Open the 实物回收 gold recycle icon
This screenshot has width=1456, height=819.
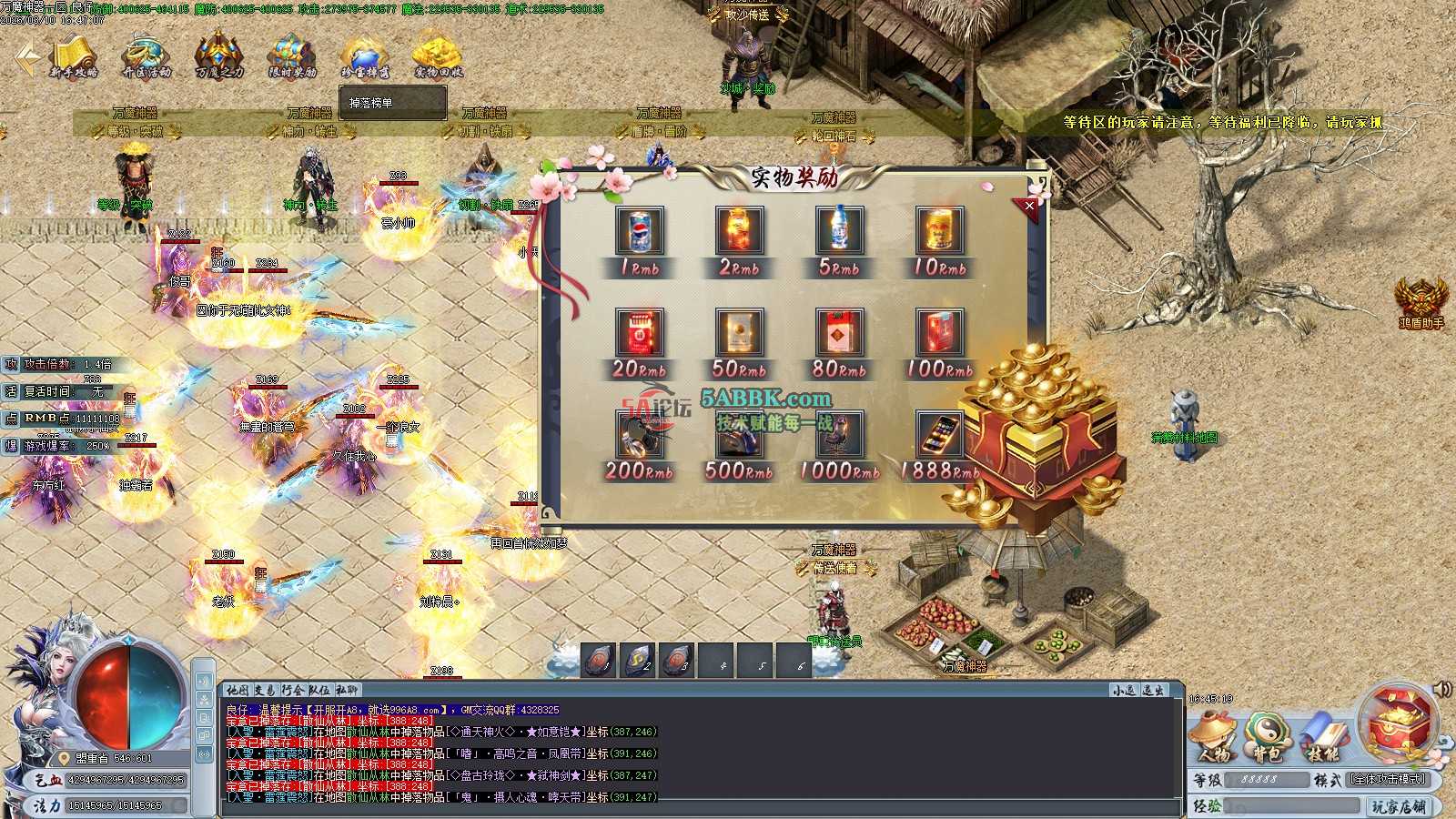click(438, 56)
